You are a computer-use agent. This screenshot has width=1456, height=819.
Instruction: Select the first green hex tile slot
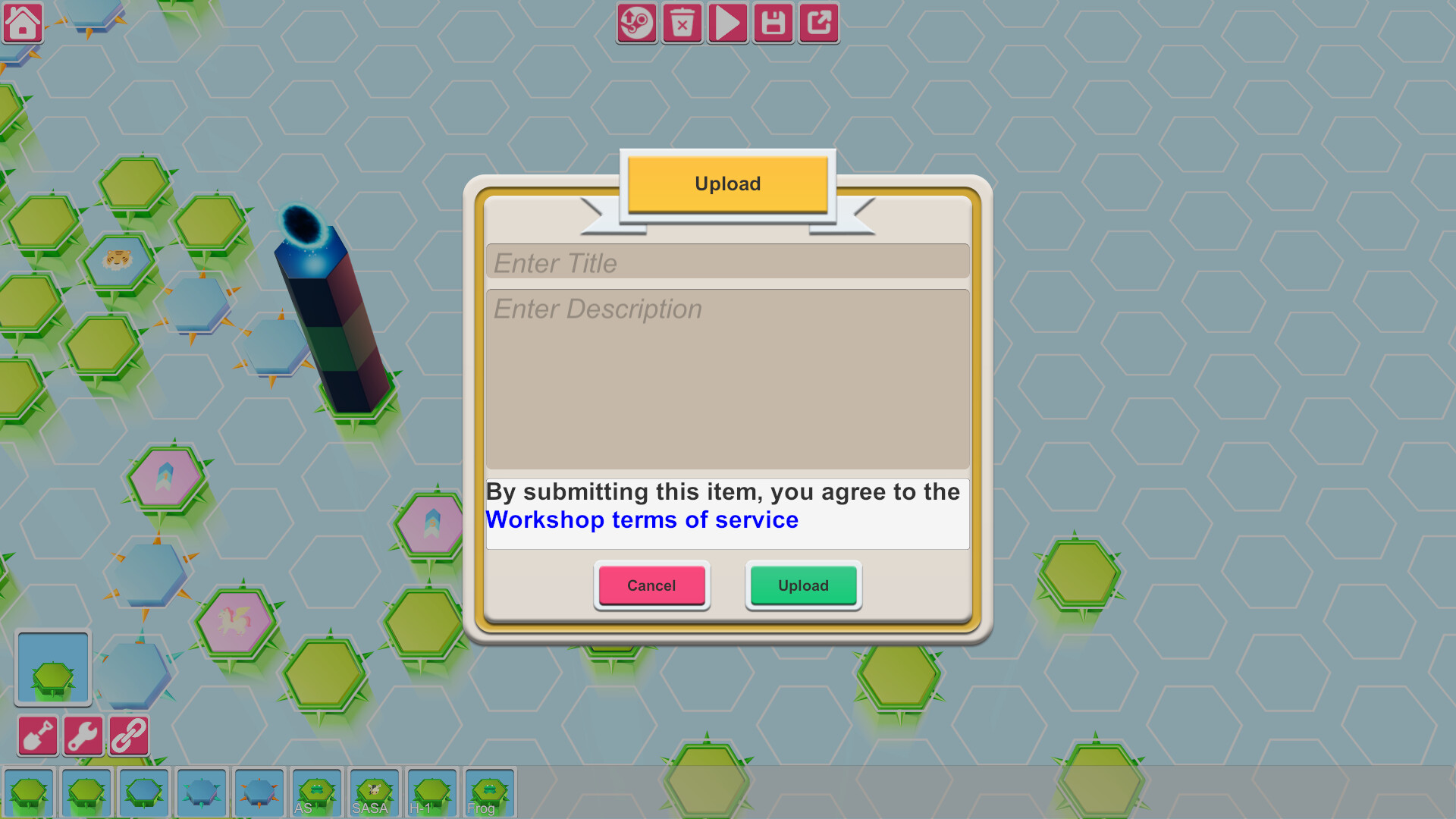[x=30, y=792]
